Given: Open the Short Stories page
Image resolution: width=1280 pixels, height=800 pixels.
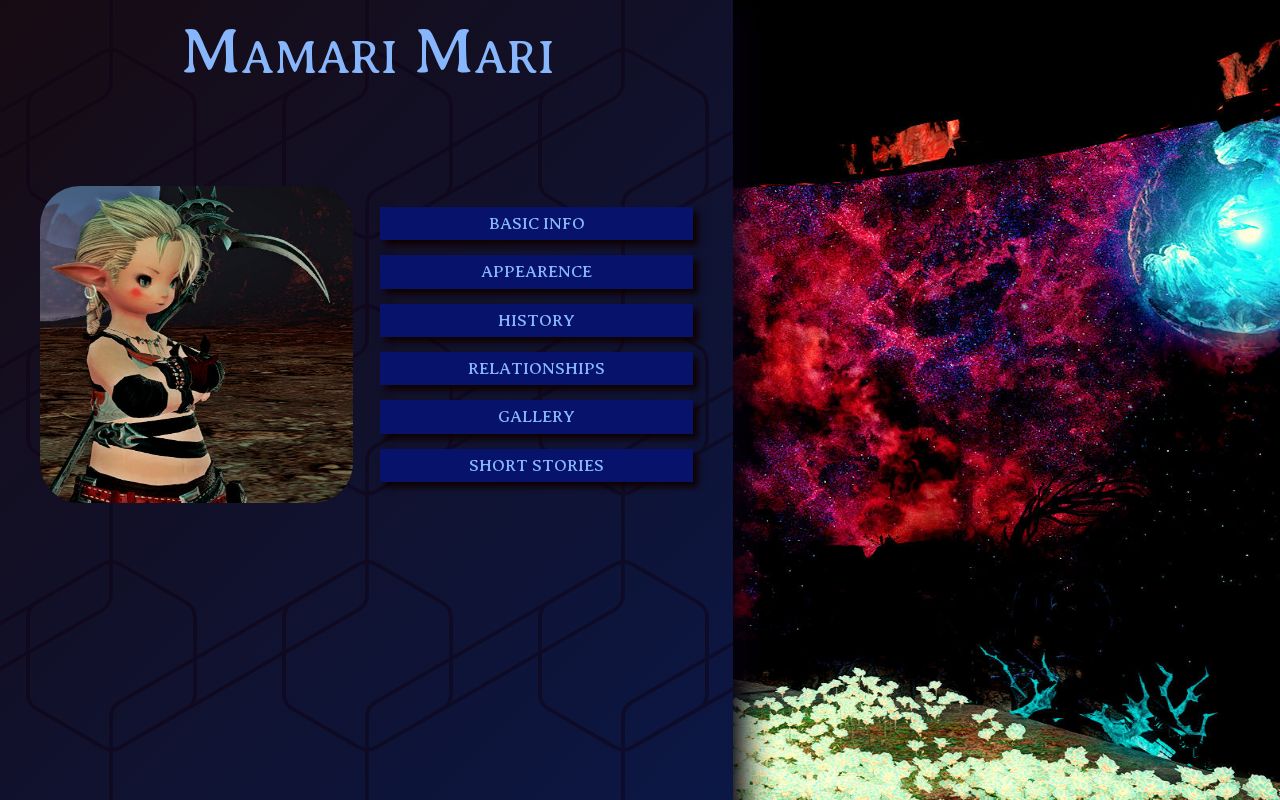Looking at the screenshot, I should point(536,465).
